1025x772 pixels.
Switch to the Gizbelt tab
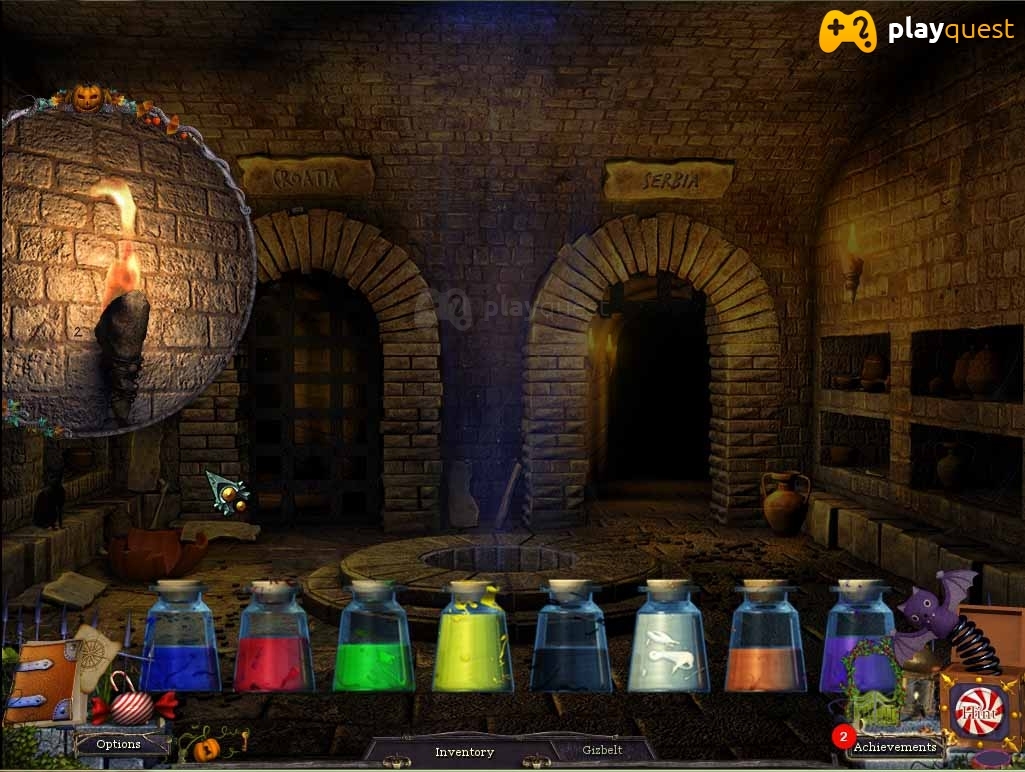(x=602, y=750)
